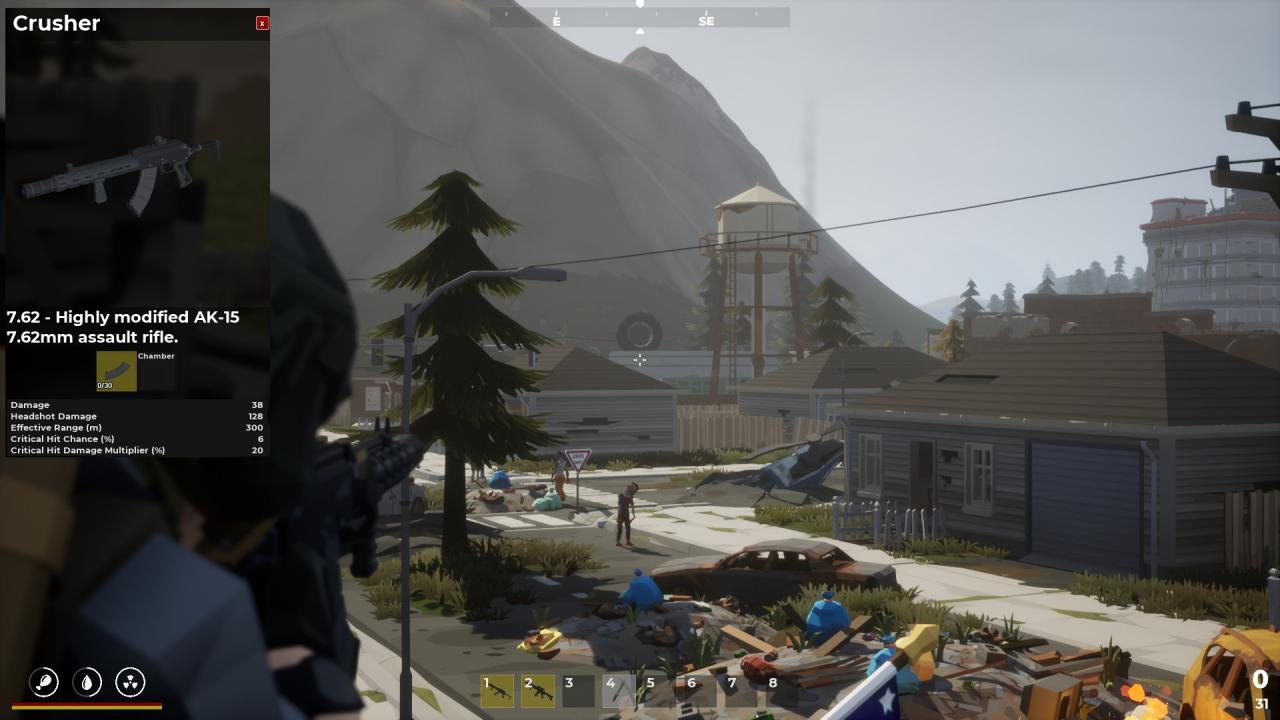Click the radiation status icon

click(x=130, y=682)
